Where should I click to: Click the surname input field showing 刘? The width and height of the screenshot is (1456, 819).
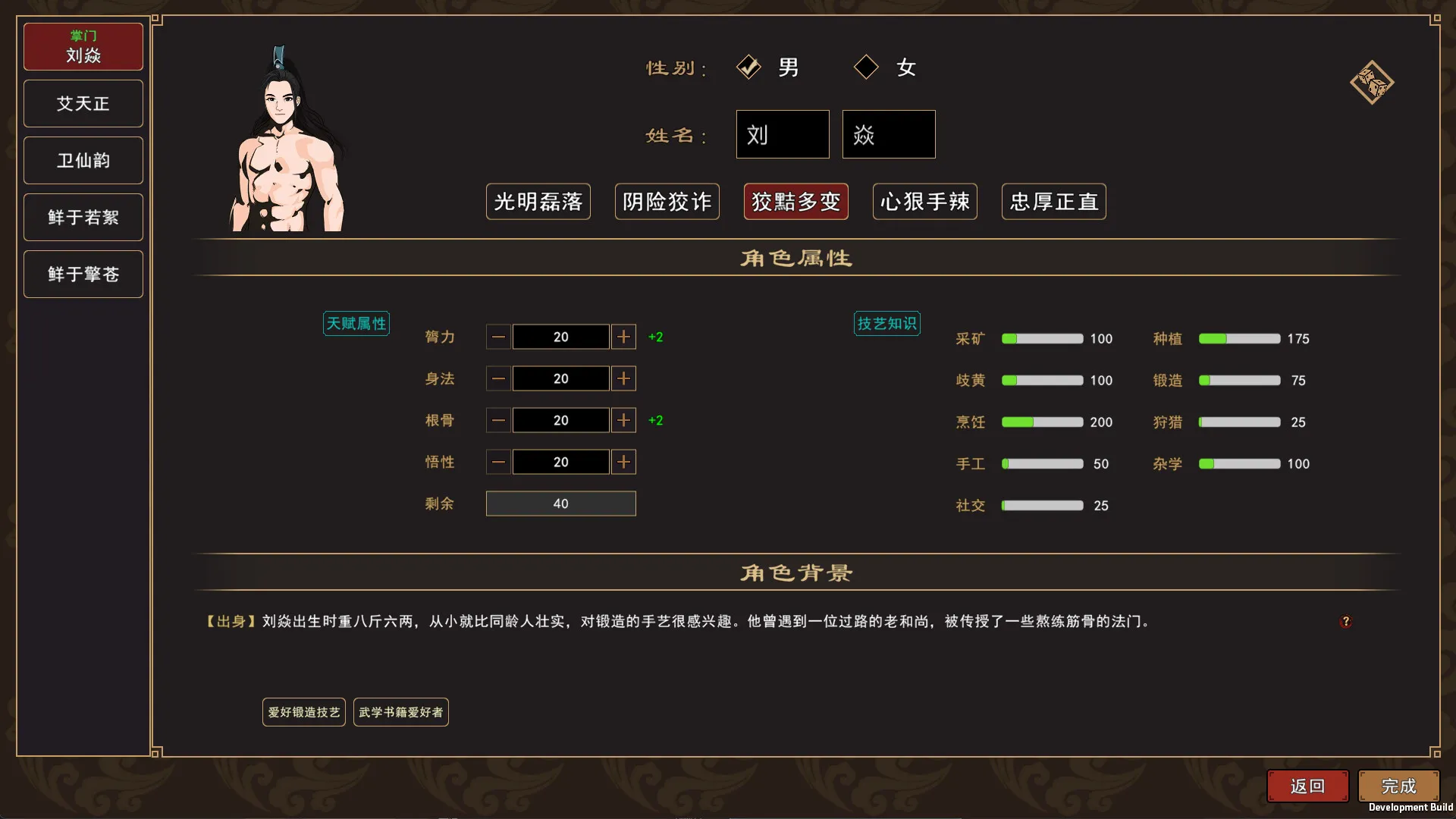(x=782, y=134)
